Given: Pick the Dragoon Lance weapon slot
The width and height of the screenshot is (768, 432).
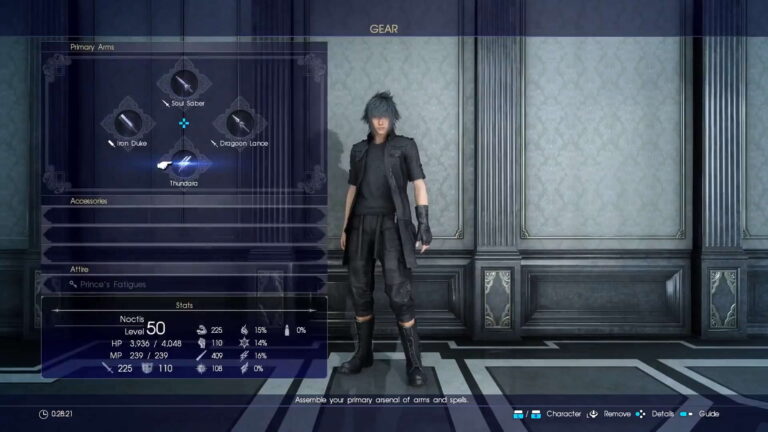Looking at the screenshot, I should point(240,123).
